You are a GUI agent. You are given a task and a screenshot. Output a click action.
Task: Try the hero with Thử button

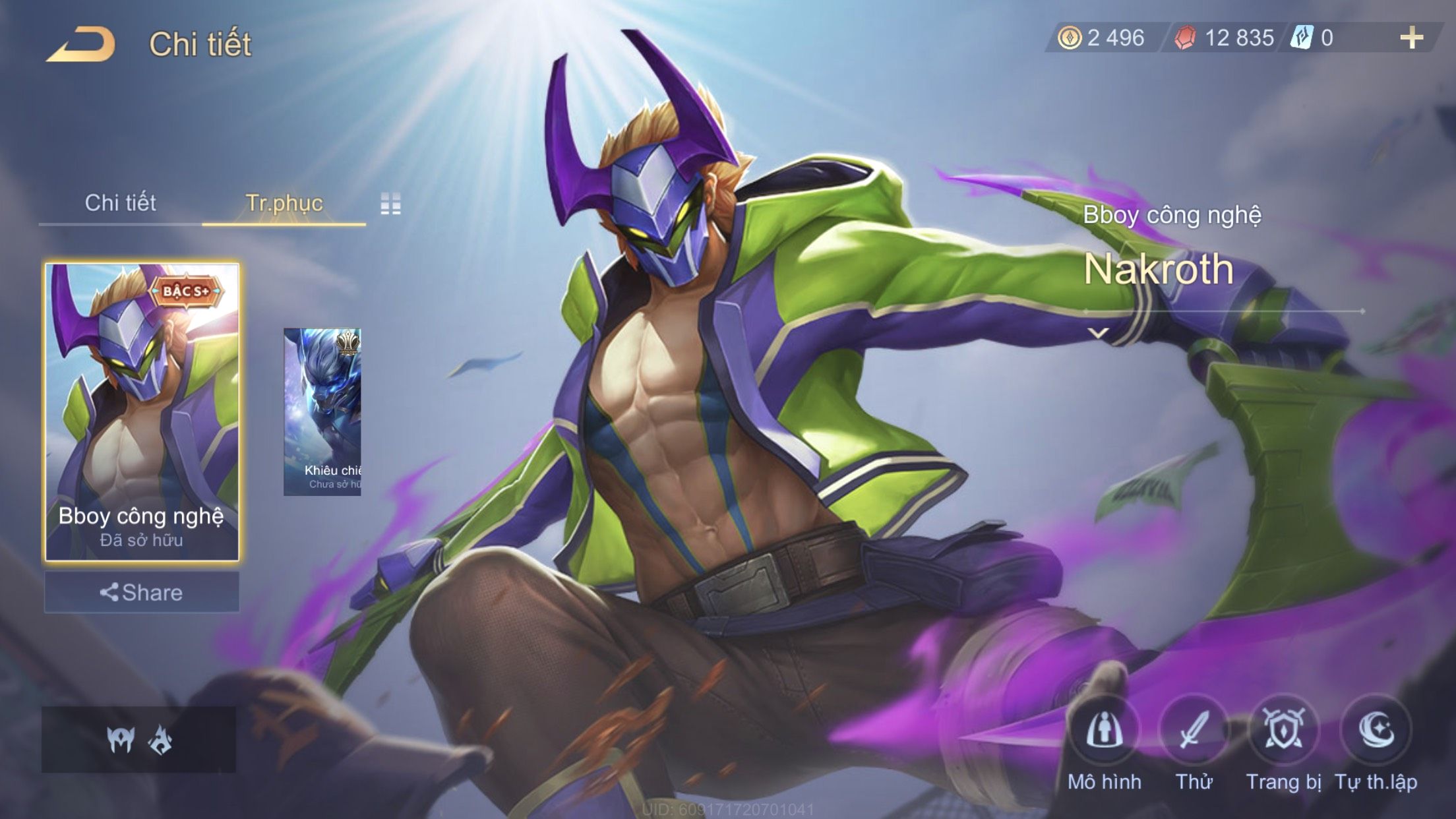tap(1194, 731)
